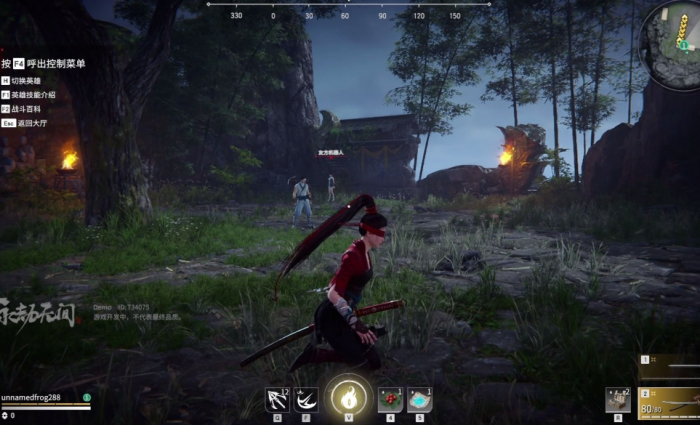
Task: Select the weapon repair kit slot
Action: click(618, 399)
